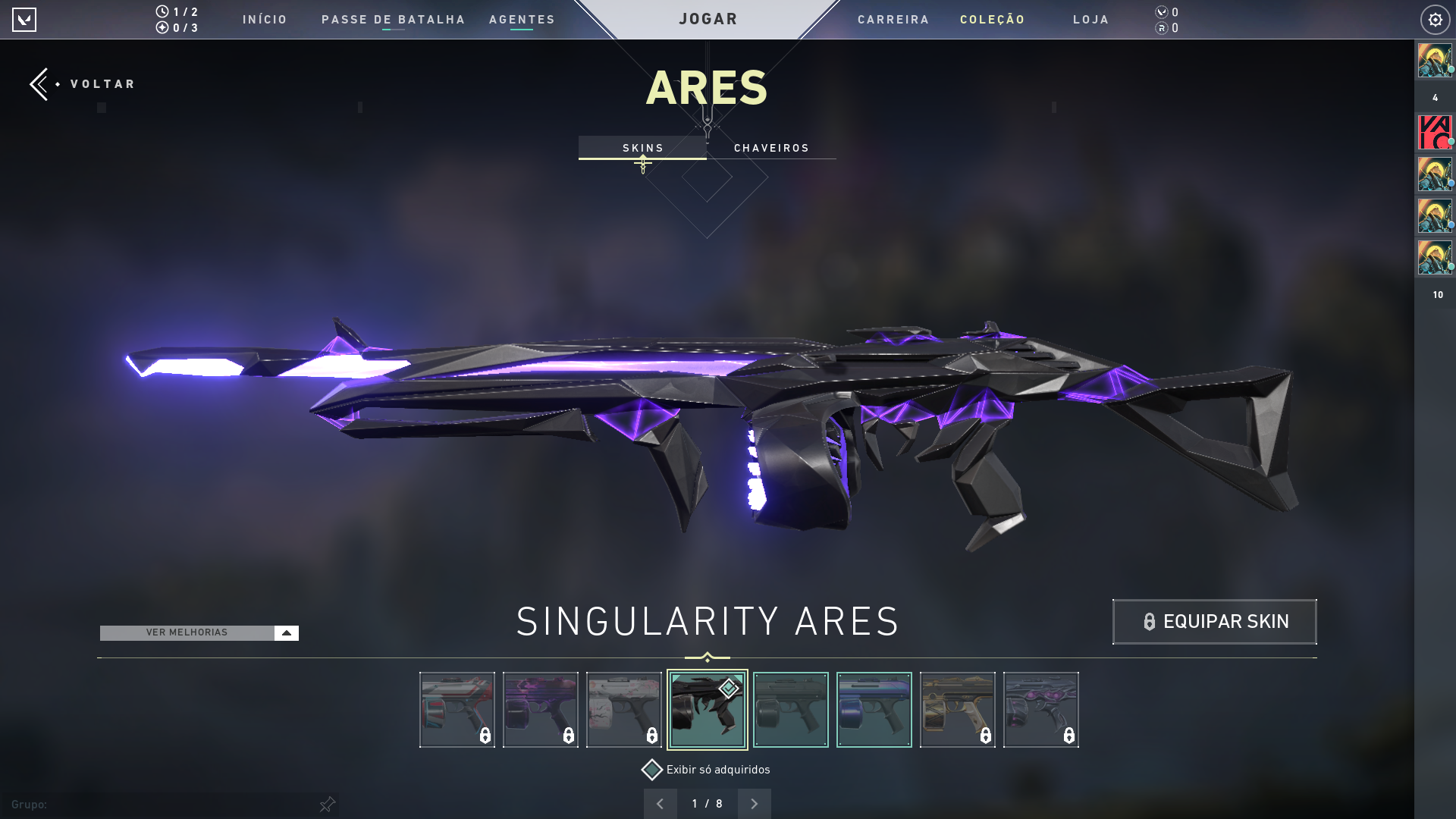Select the red VALORANT player card in the sidebar
The image size is (1456, 819).
coord(1434,132)
